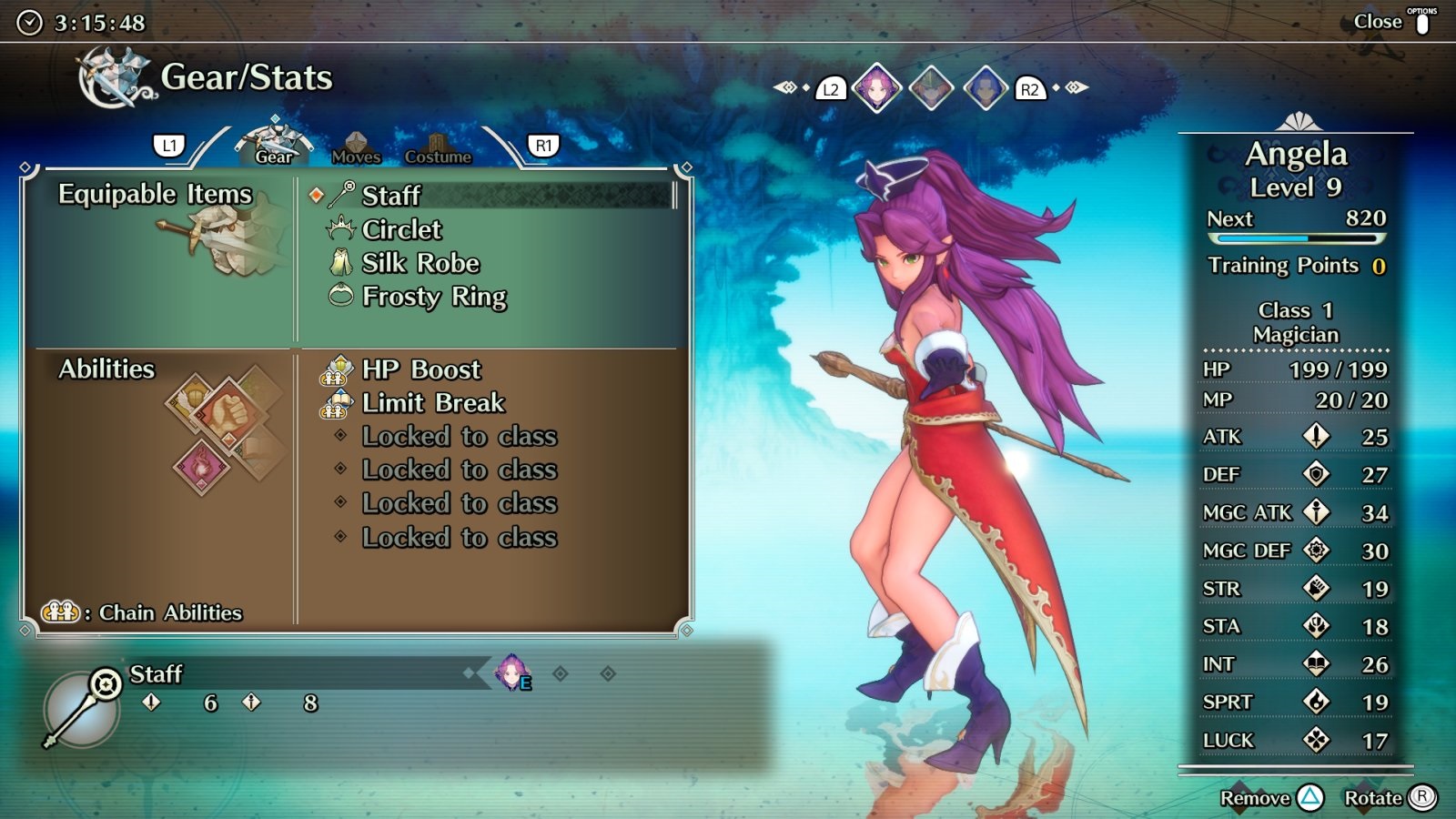Switch to the blue-haired party member portrait
Image resolution: width=1456 pixels, height=819 pixels.
click(986, 88)
